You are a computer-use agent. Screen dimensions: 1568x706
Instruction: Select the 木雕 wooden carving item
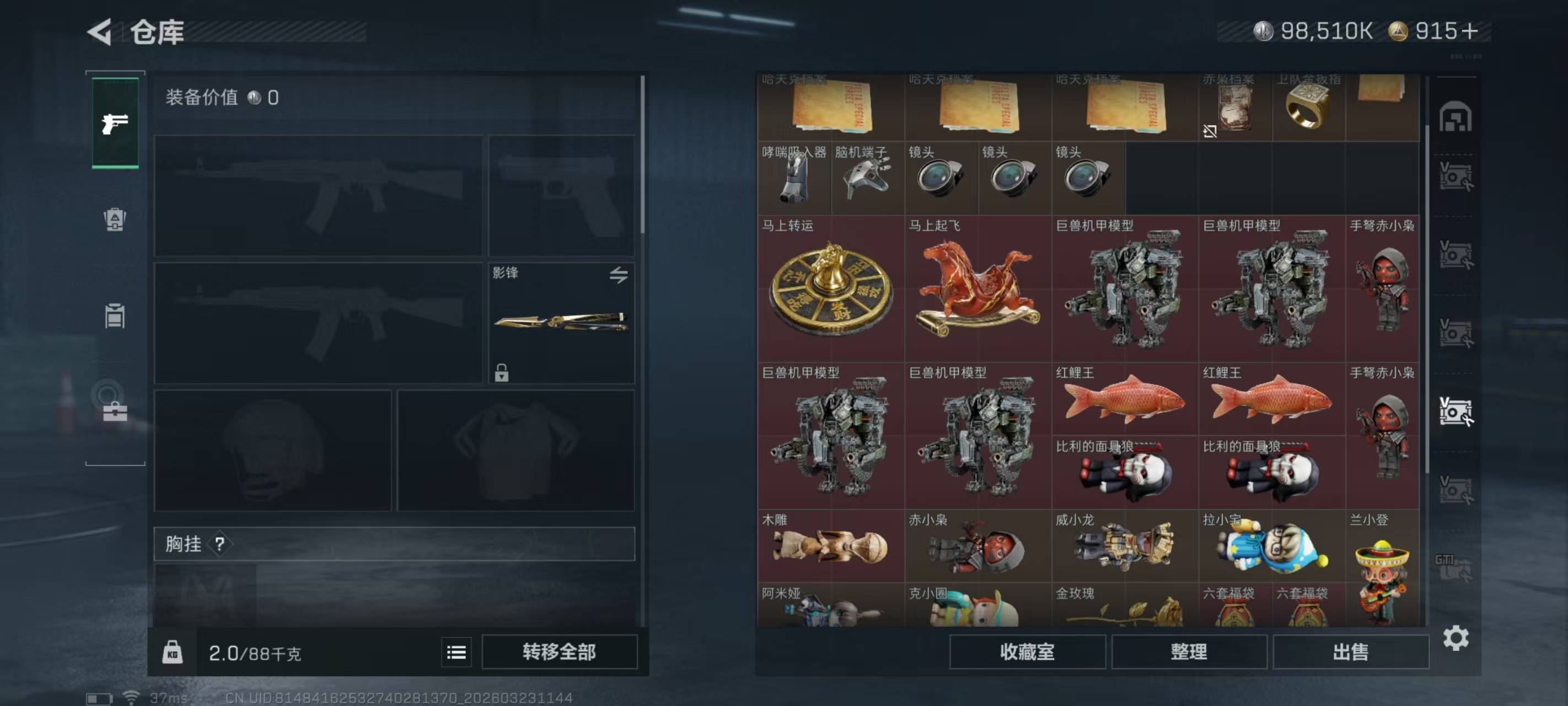coord(830,545)
